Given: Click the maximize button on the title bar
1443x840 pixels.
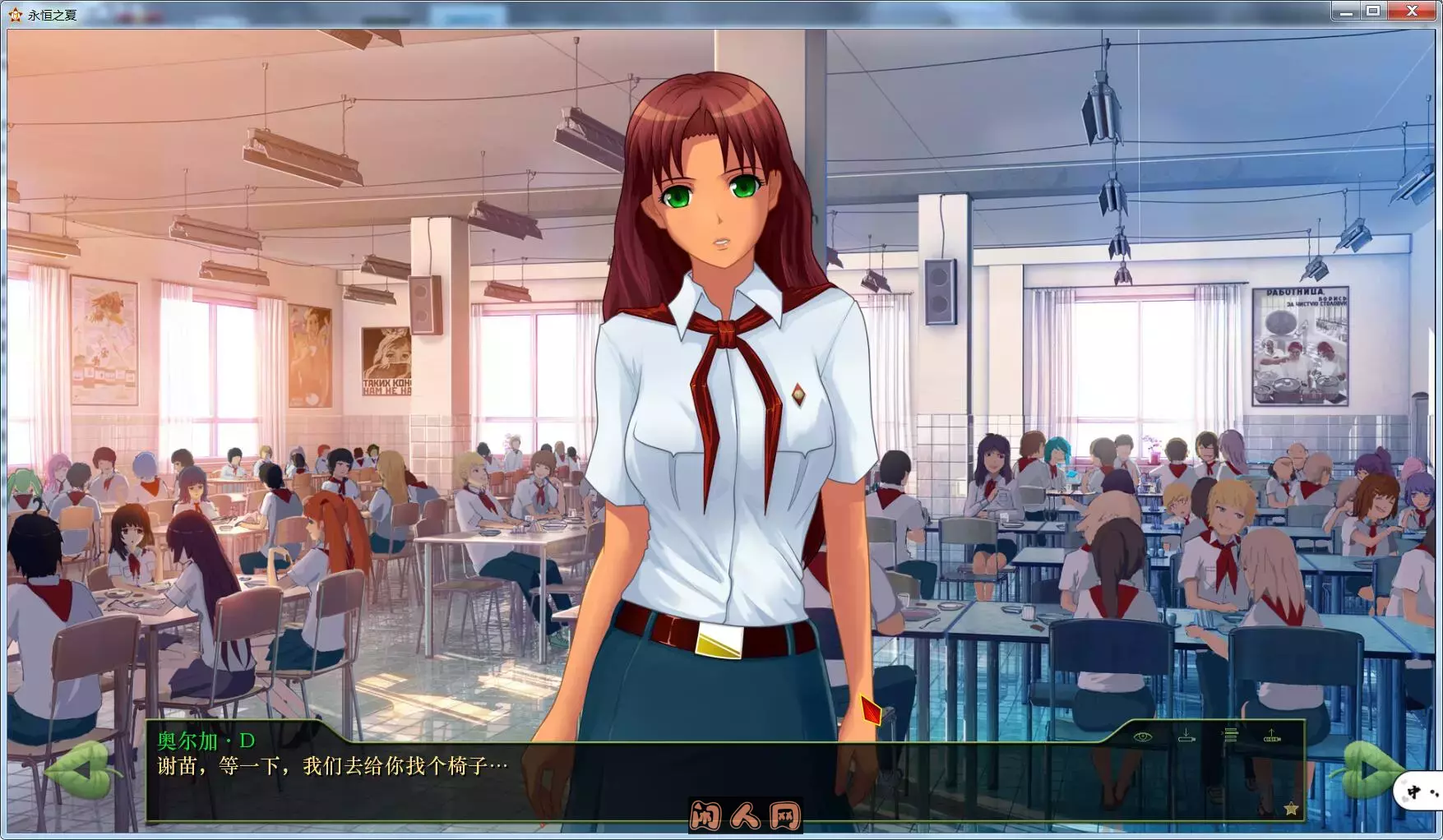Looking at the screenshot, I should [x=1373, y=12].
